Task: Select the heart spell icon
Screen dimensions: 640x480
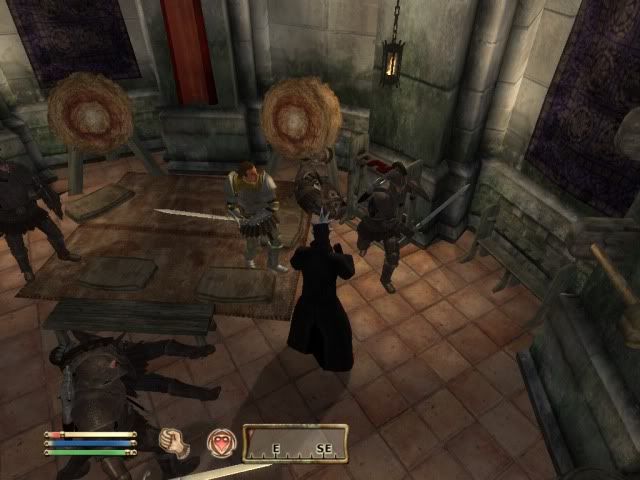Action: [220, 441]
